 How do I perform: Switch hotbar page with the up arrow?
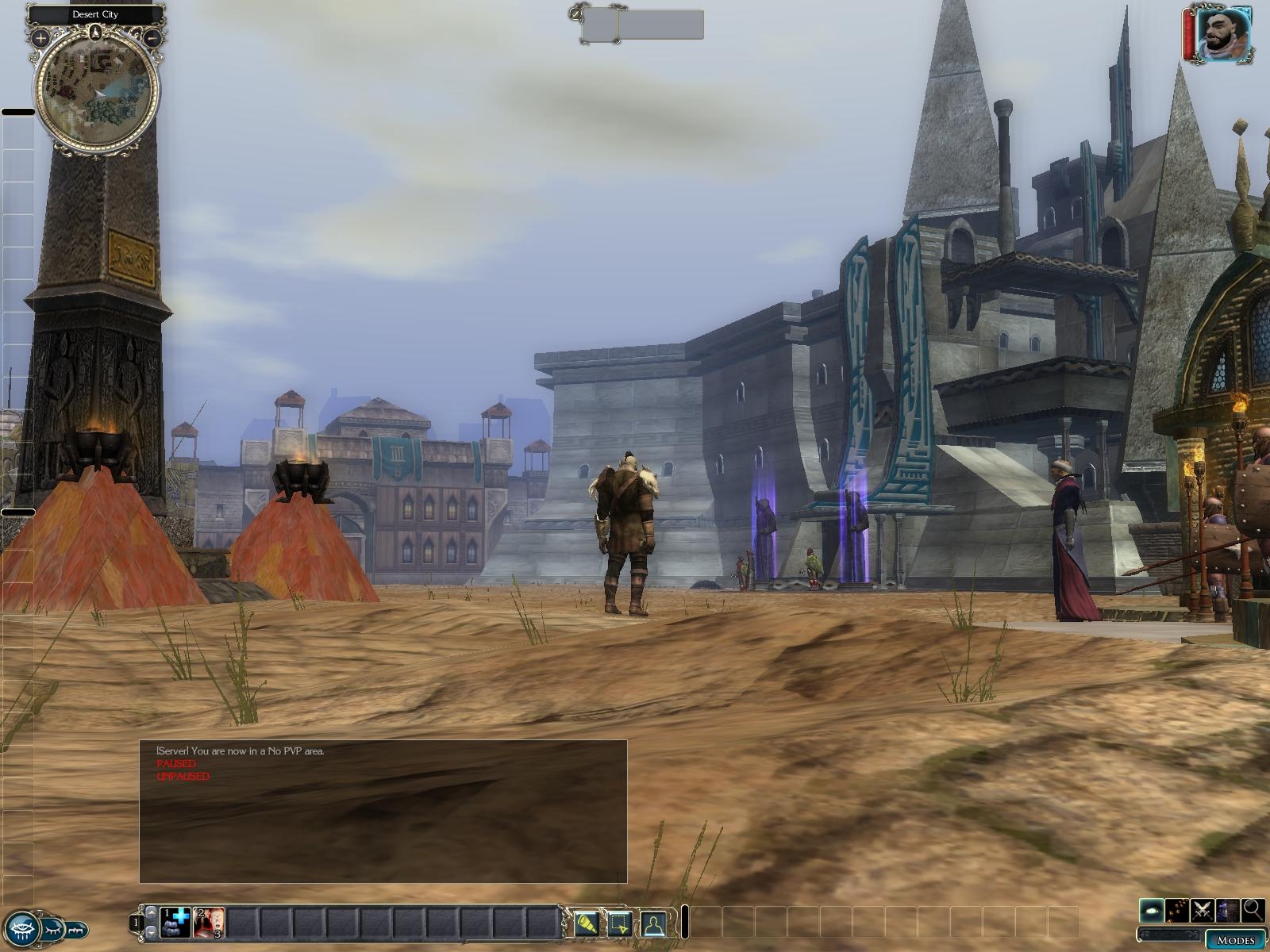click(151, 914)
